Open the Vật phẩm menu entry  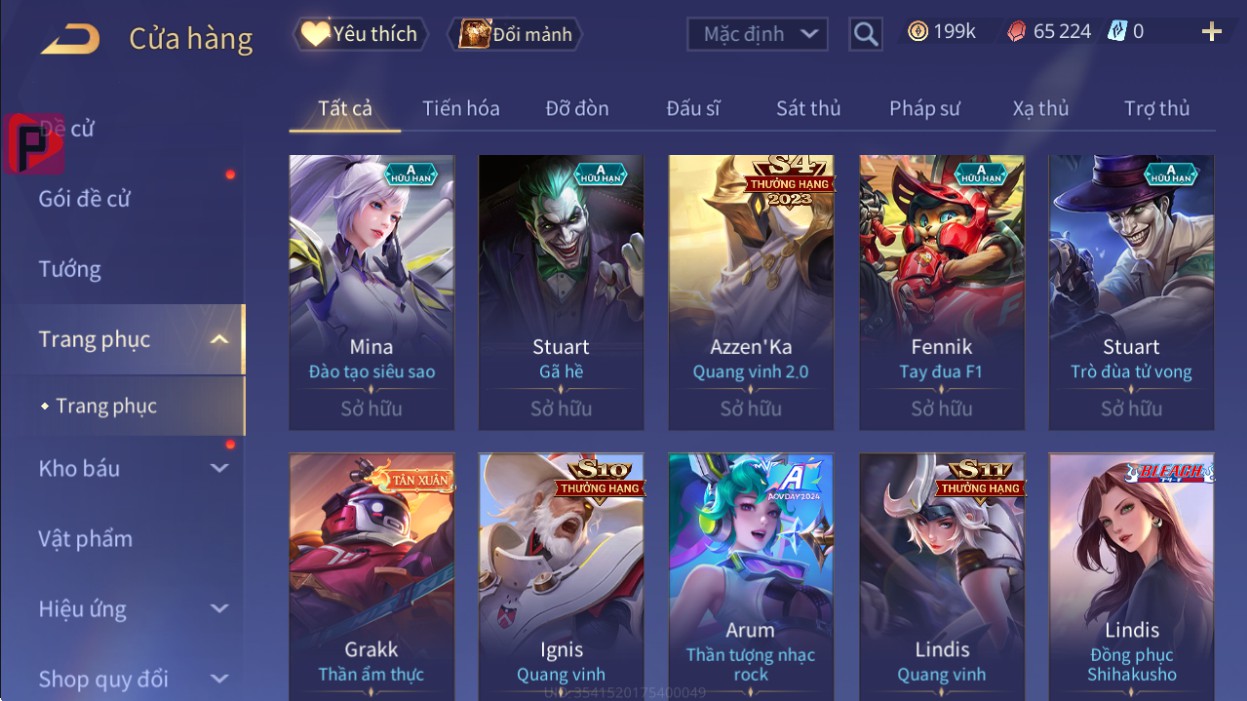pyautogui.click(x=85, y=539)
